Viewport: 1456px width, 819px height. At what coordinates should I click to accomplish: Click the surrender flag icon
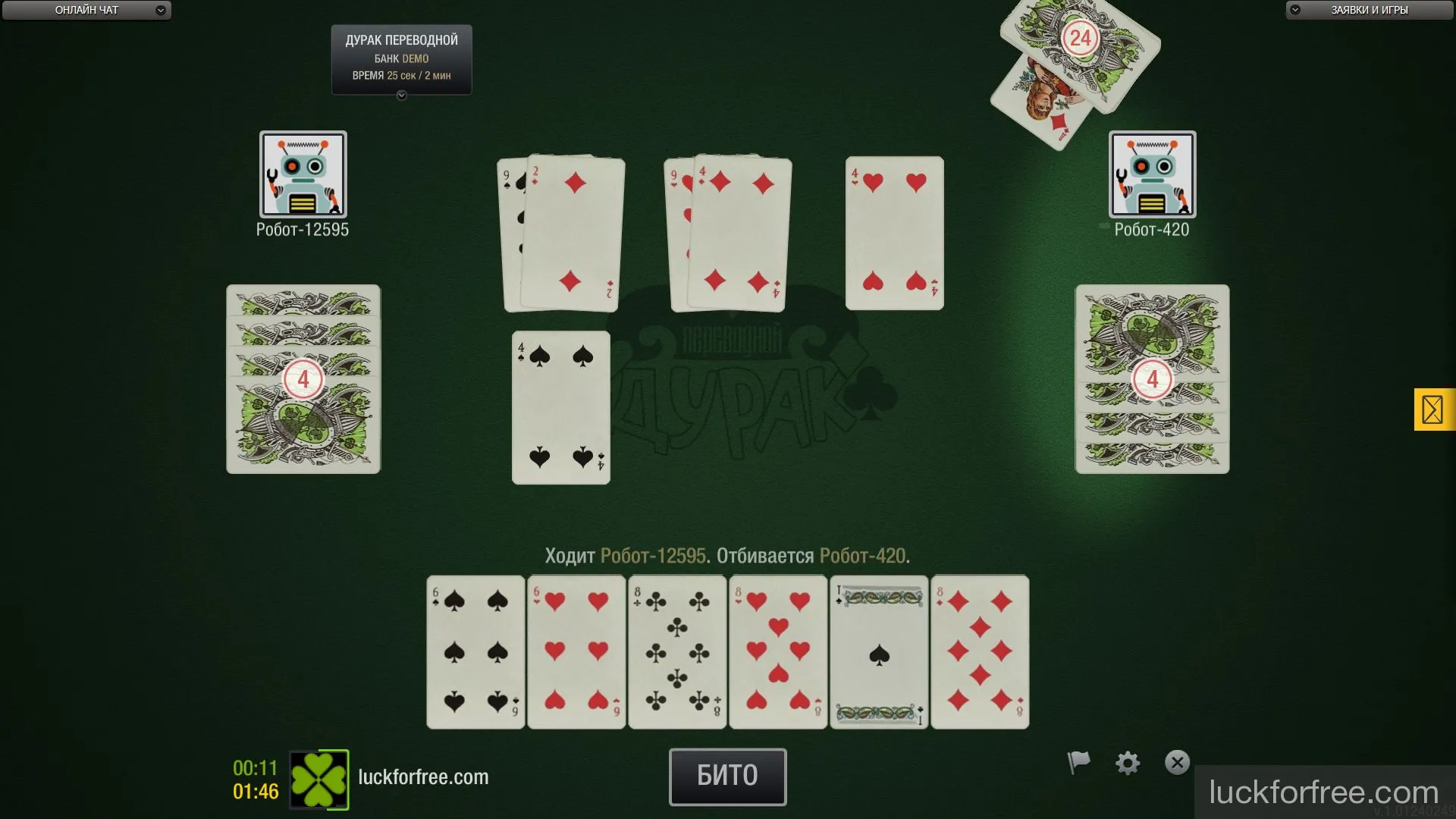[x=1078, y=762]
